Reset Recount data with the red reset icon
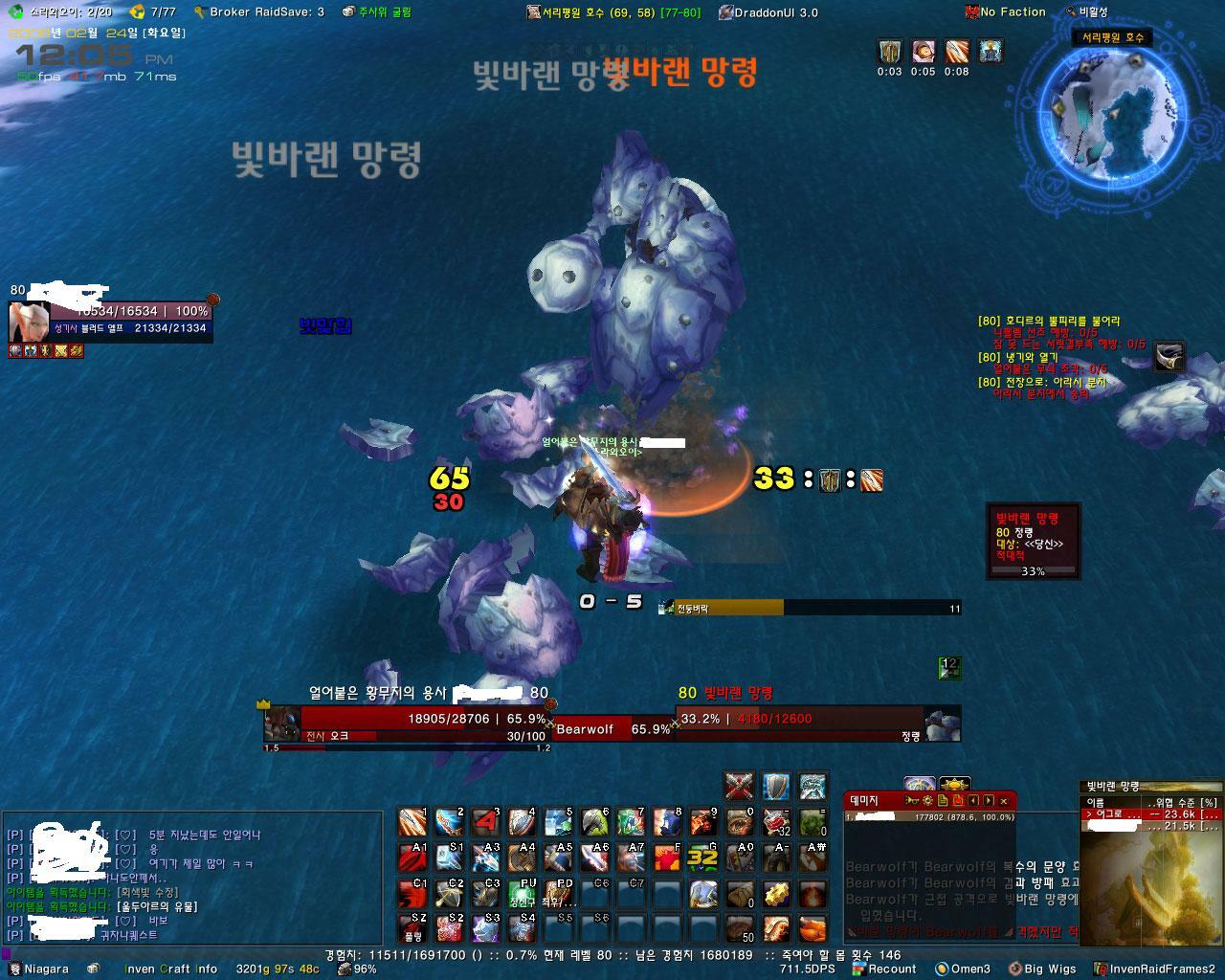 click(957, 801)
